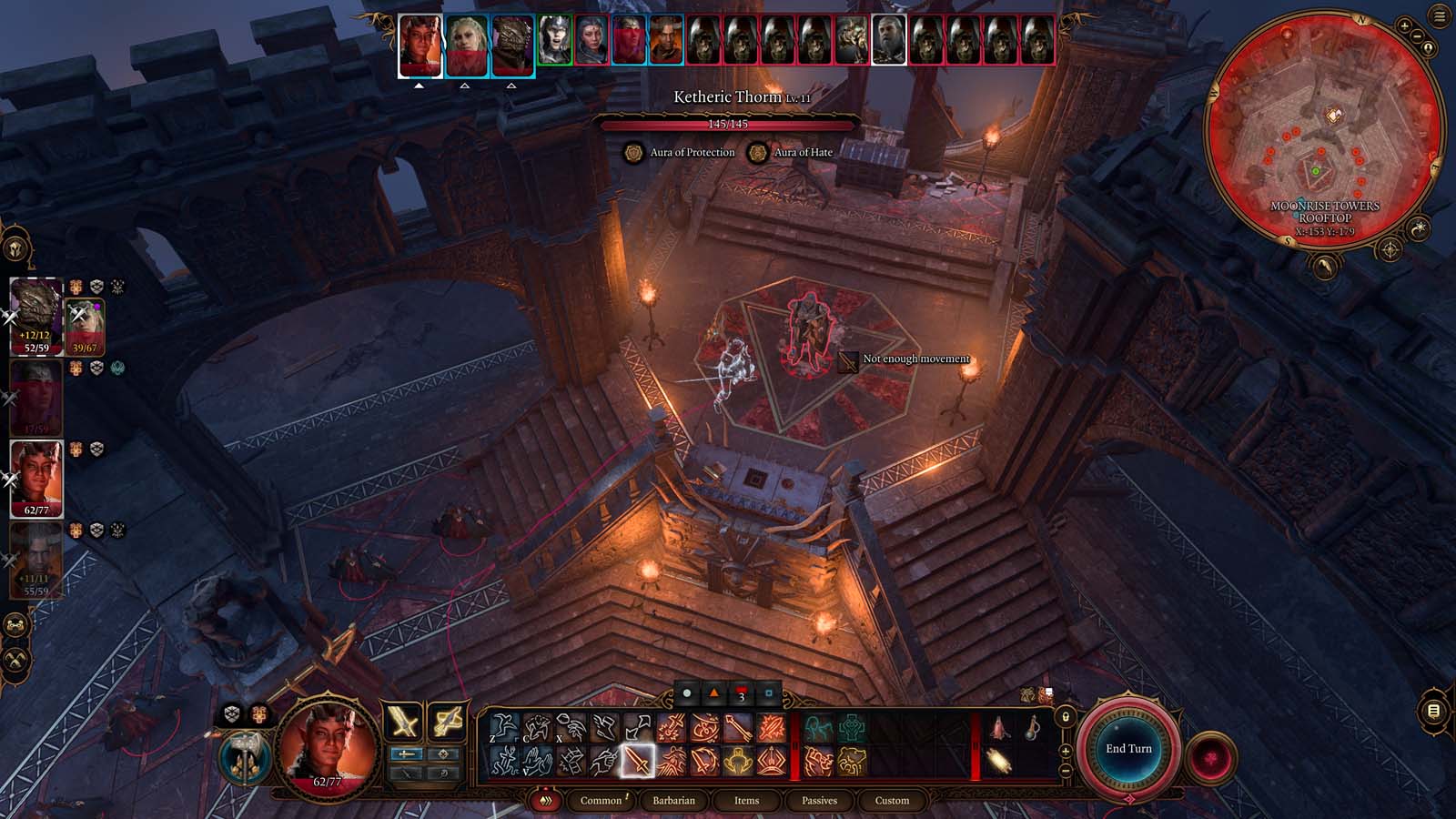
Task: Switch to the Passives tab
Action: tap(819, 801)
